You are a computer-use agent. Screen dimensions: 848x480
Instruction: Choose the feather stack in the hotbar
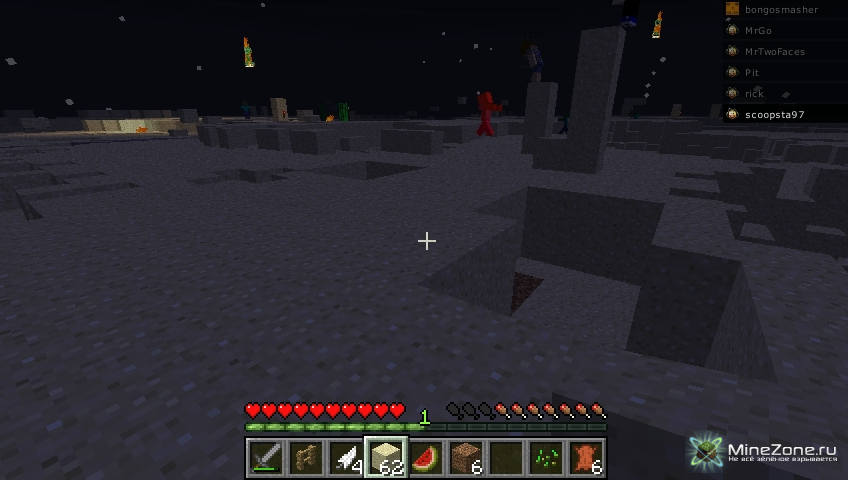point(346,458)
